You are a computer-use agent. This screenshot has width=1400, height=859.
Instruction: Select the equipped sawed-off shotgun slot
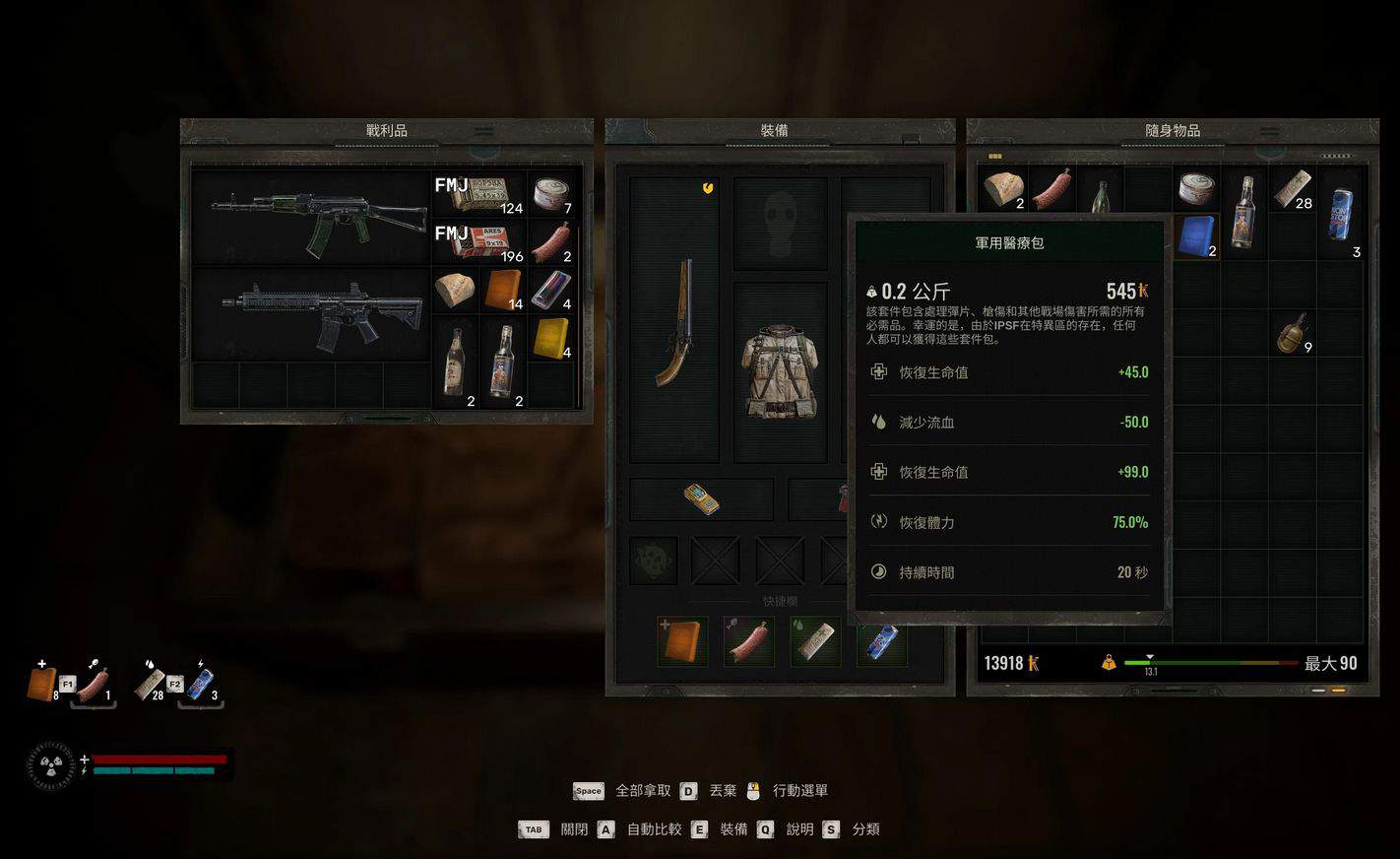[x=674, y=320]
